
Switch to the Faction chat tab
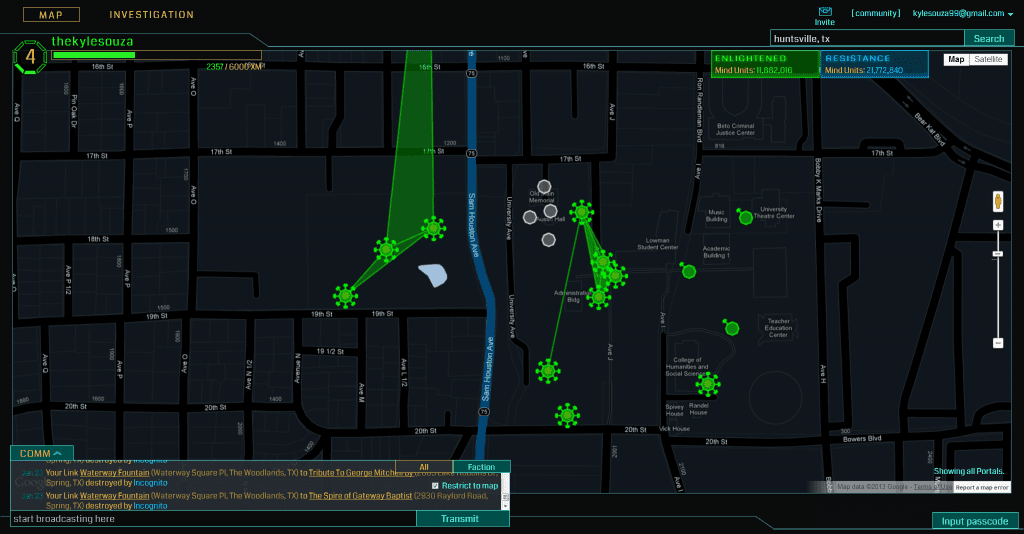coord(481,467)
